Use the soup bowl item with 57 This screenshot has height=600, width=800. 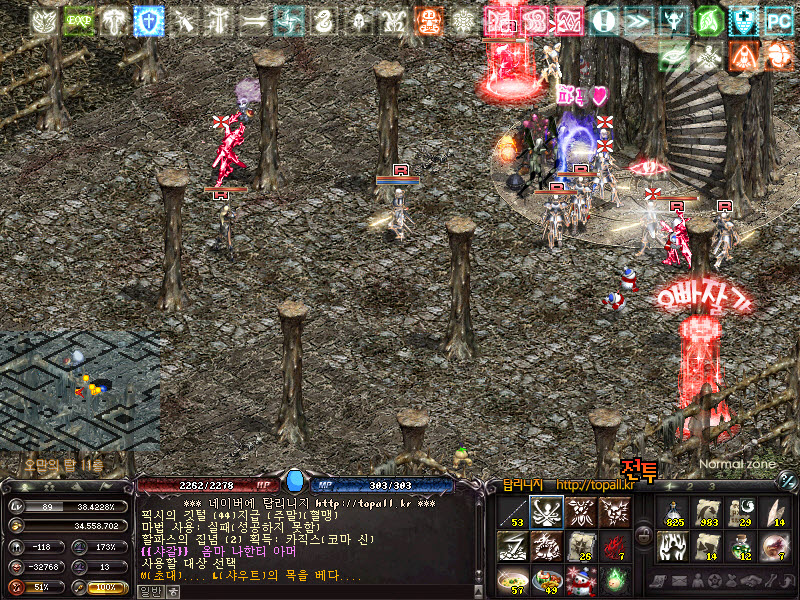click(x=513, y=579)
